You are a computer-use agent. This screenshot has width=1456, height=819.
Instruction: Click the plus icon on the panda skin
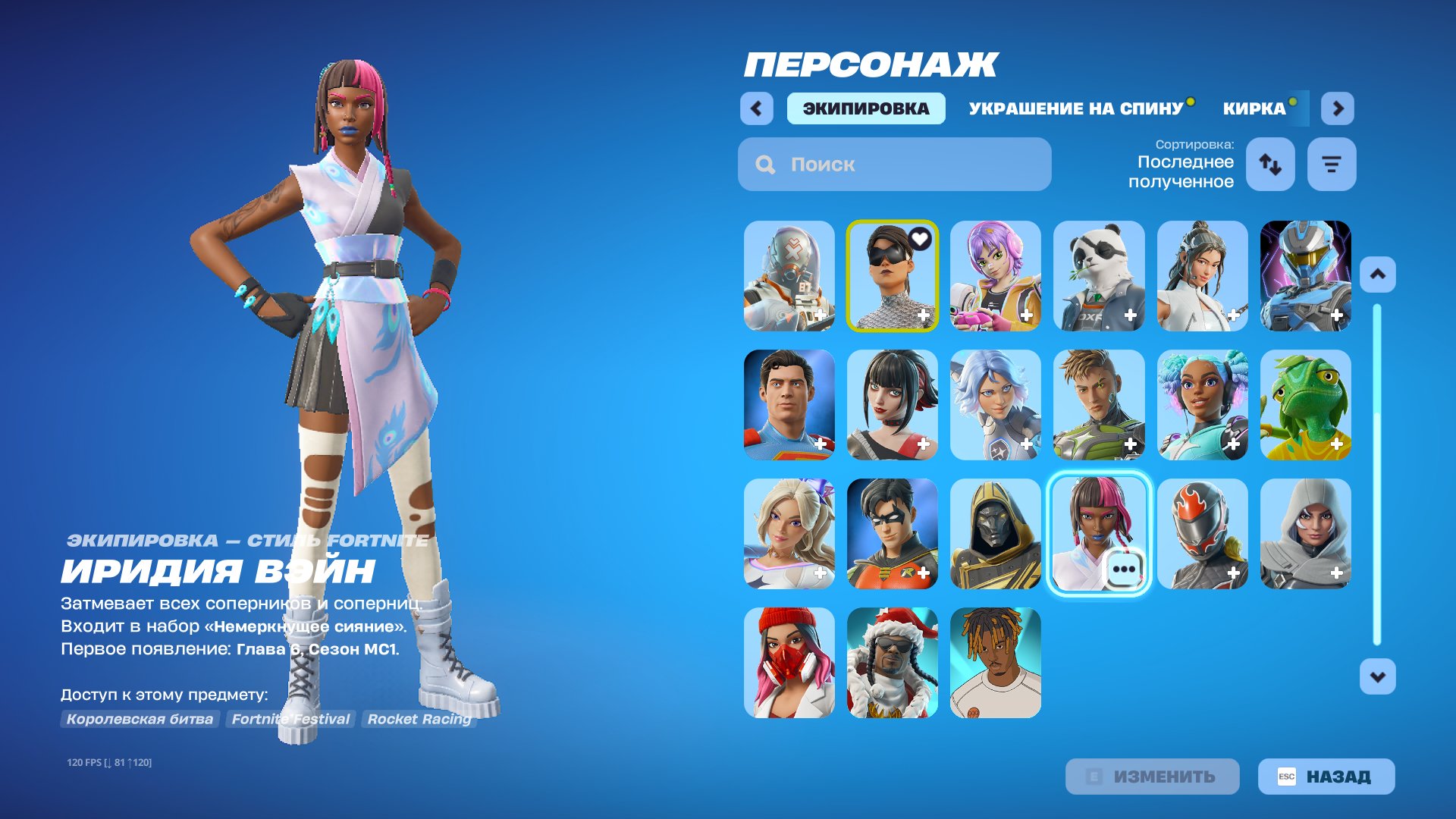[x=1130, y=314]
